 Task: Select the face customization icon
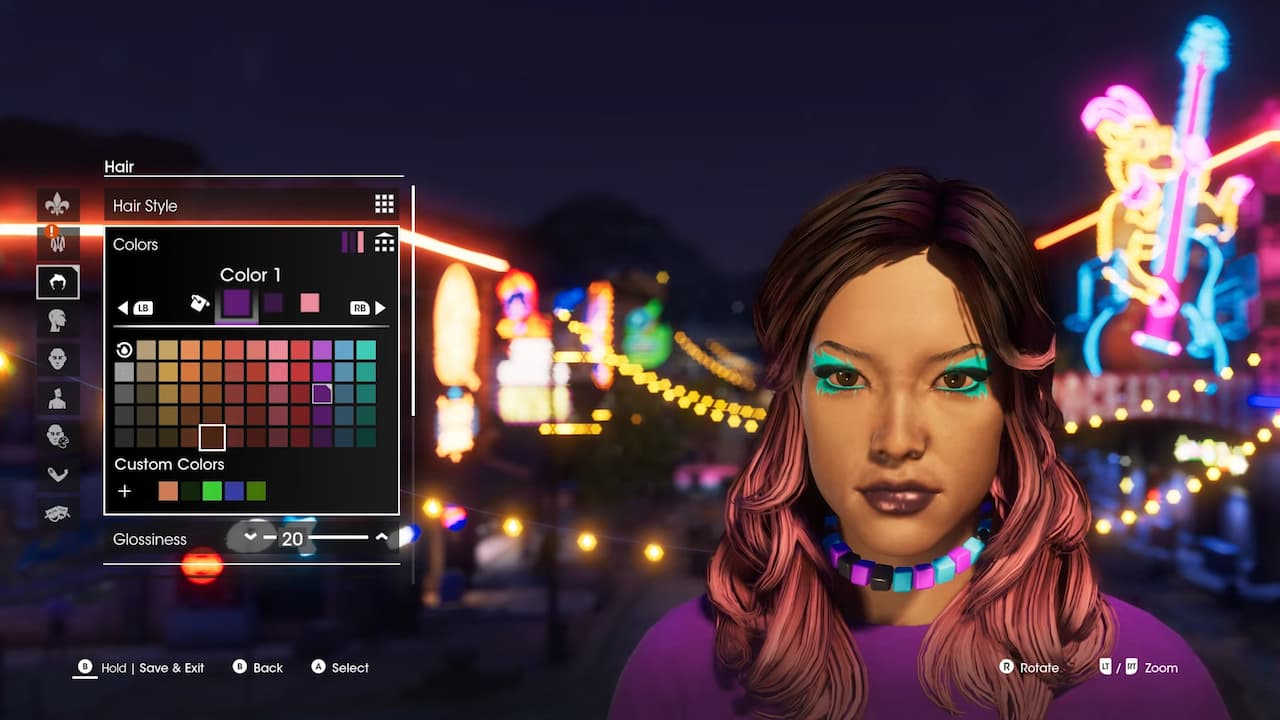[x=57, y=358]
